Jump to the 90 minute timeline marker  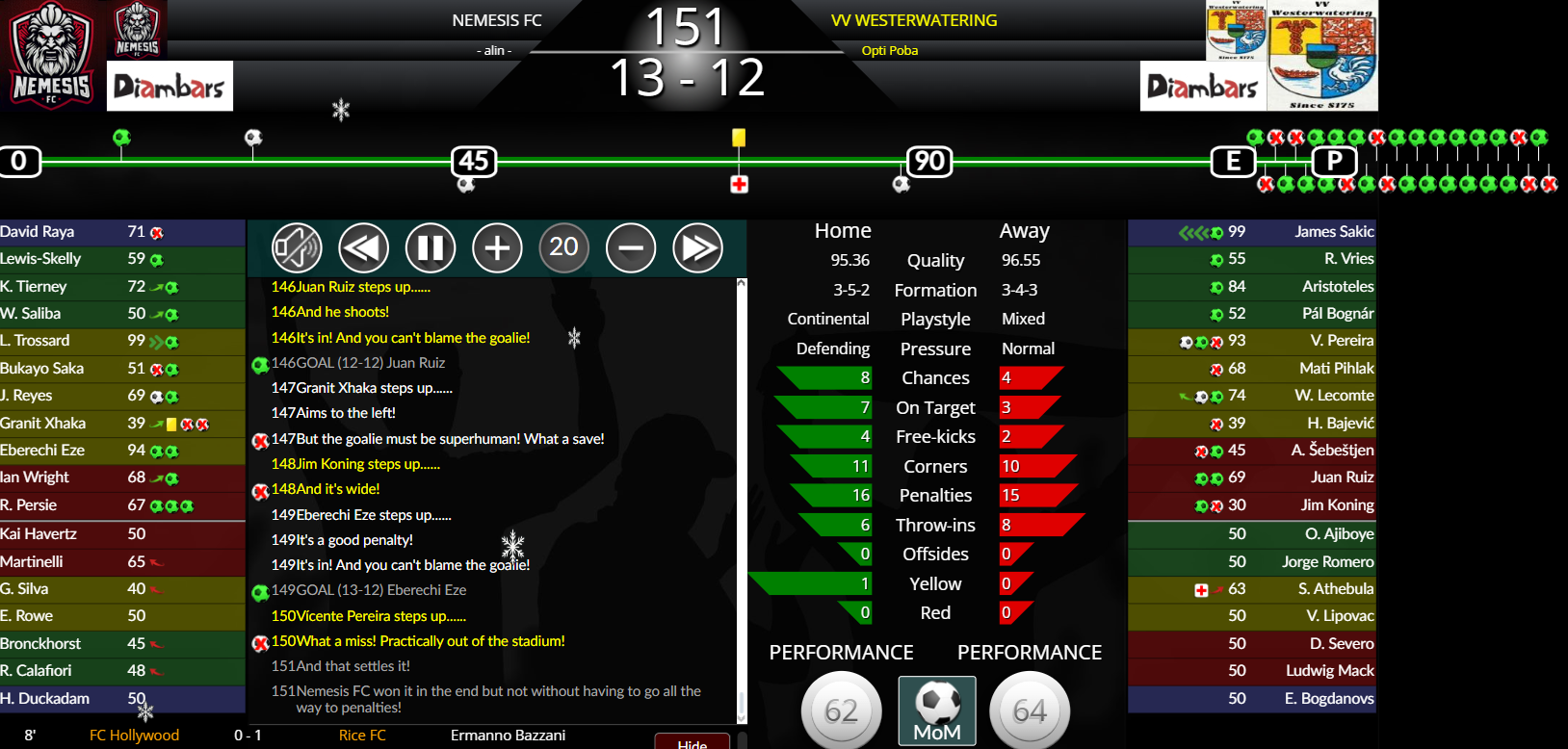pos(929,161)
